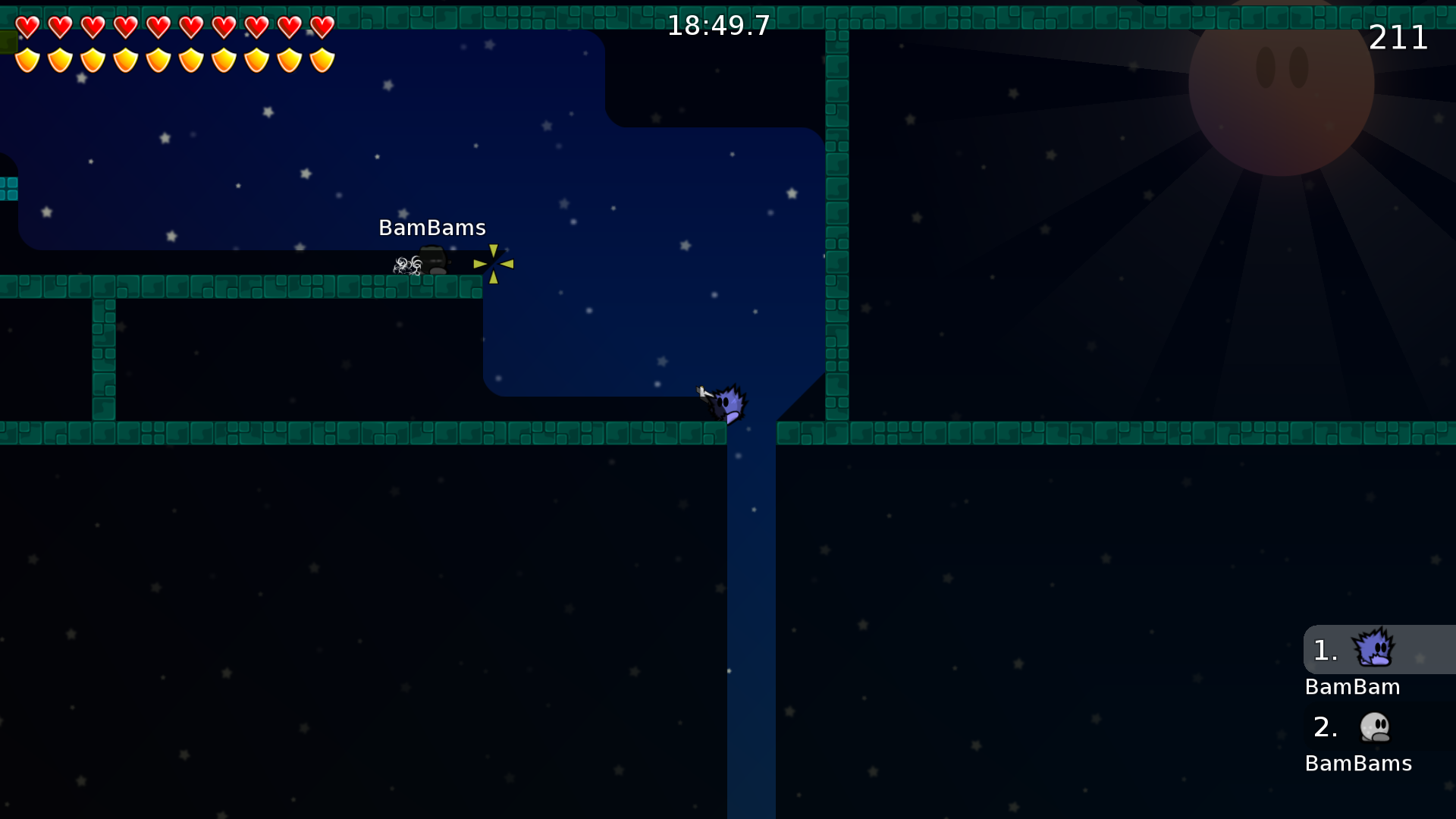This screenshot has width=1456, height=819.
Task: Select the BamBams name on the leaderboard
Action: tap(1358, 764)
